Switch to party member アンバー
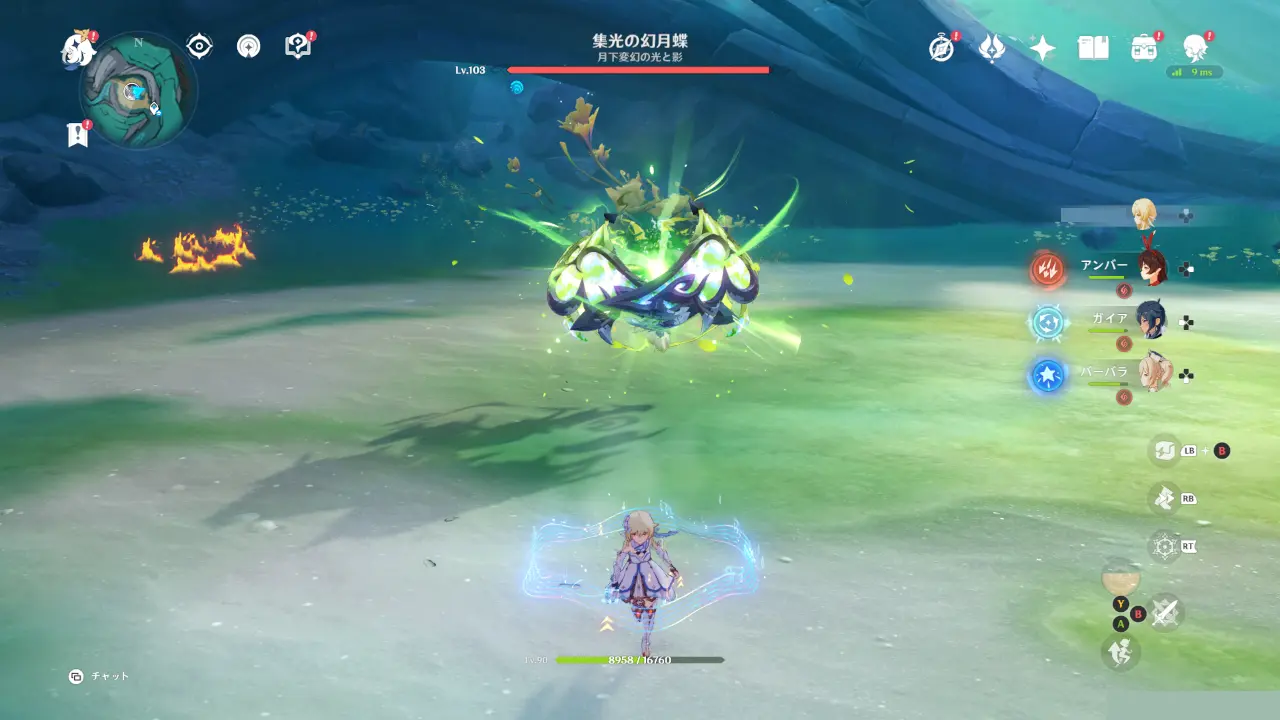 pyautogui.click(x=1152, y=267)
